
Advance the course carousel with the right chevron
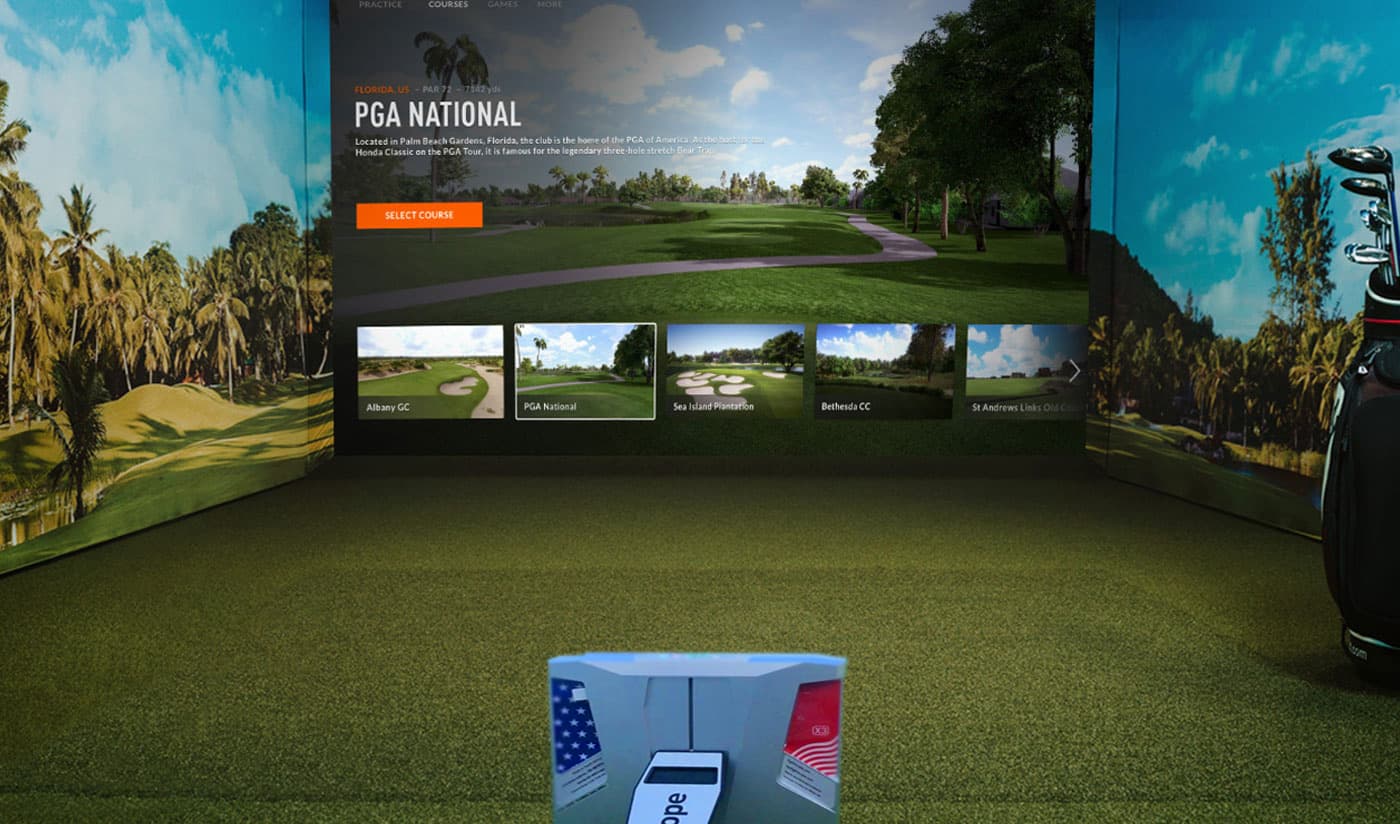[1073, 371]
